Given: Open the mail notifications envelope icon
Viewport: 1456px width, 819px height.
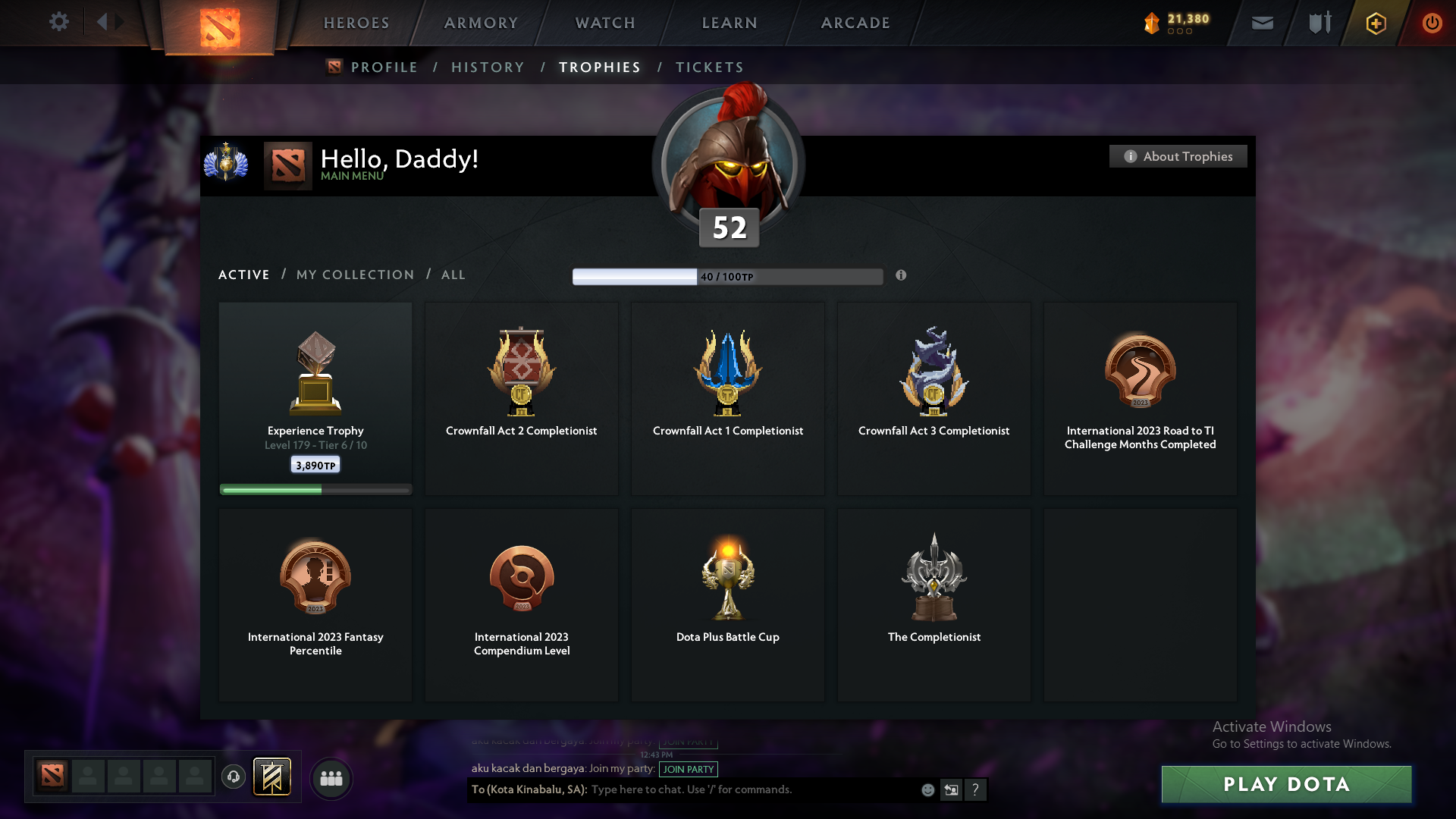Looking at the screenshot, I should tap(1262, 23).
